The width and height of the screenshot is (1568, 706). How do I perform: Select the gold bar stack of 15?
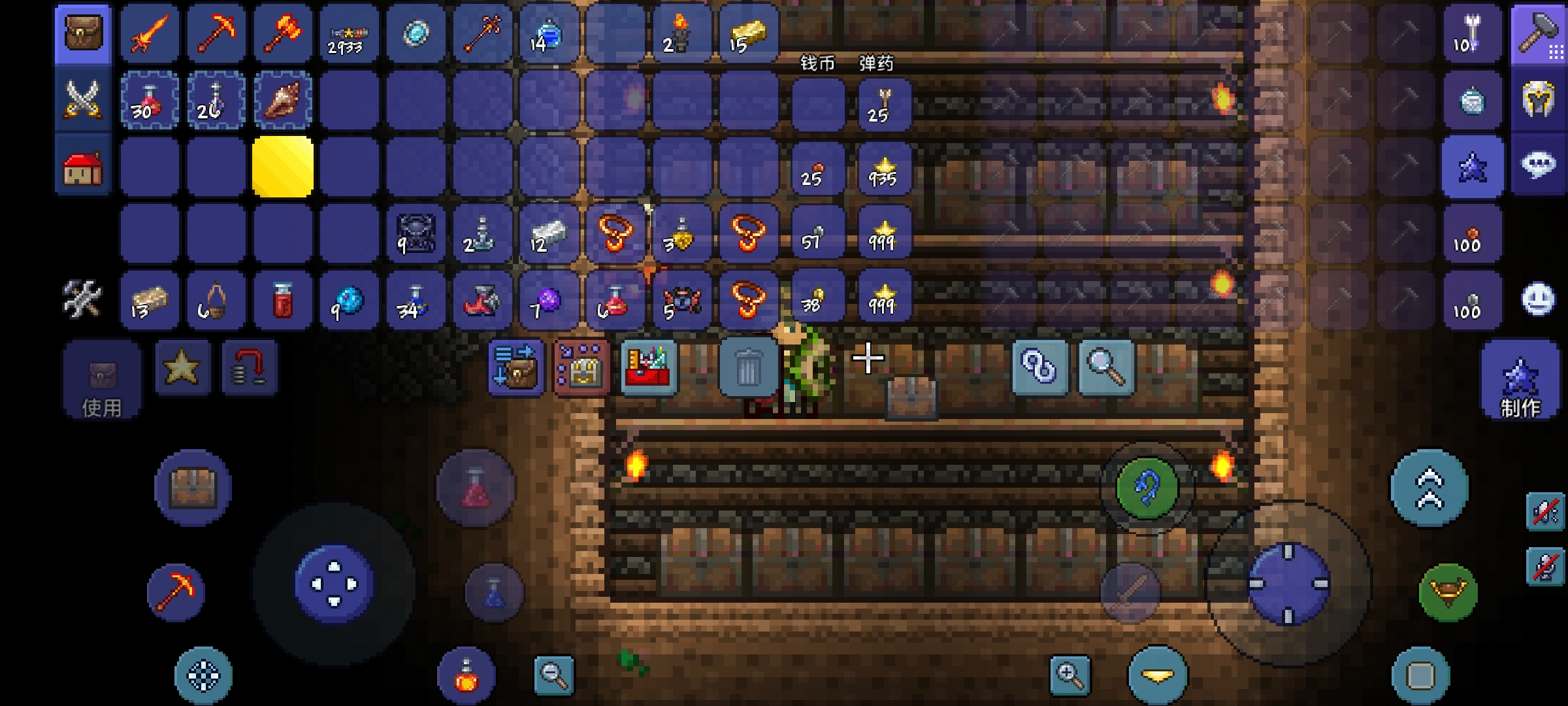click(749, 34)
